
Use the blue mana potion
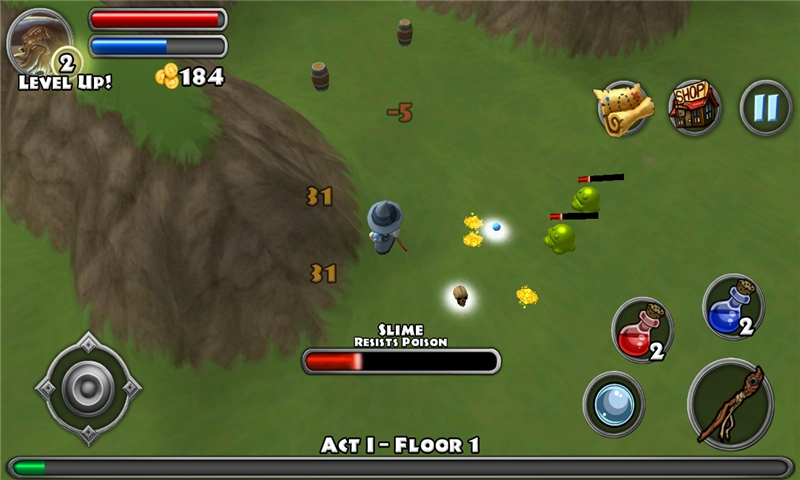(733, 306)
